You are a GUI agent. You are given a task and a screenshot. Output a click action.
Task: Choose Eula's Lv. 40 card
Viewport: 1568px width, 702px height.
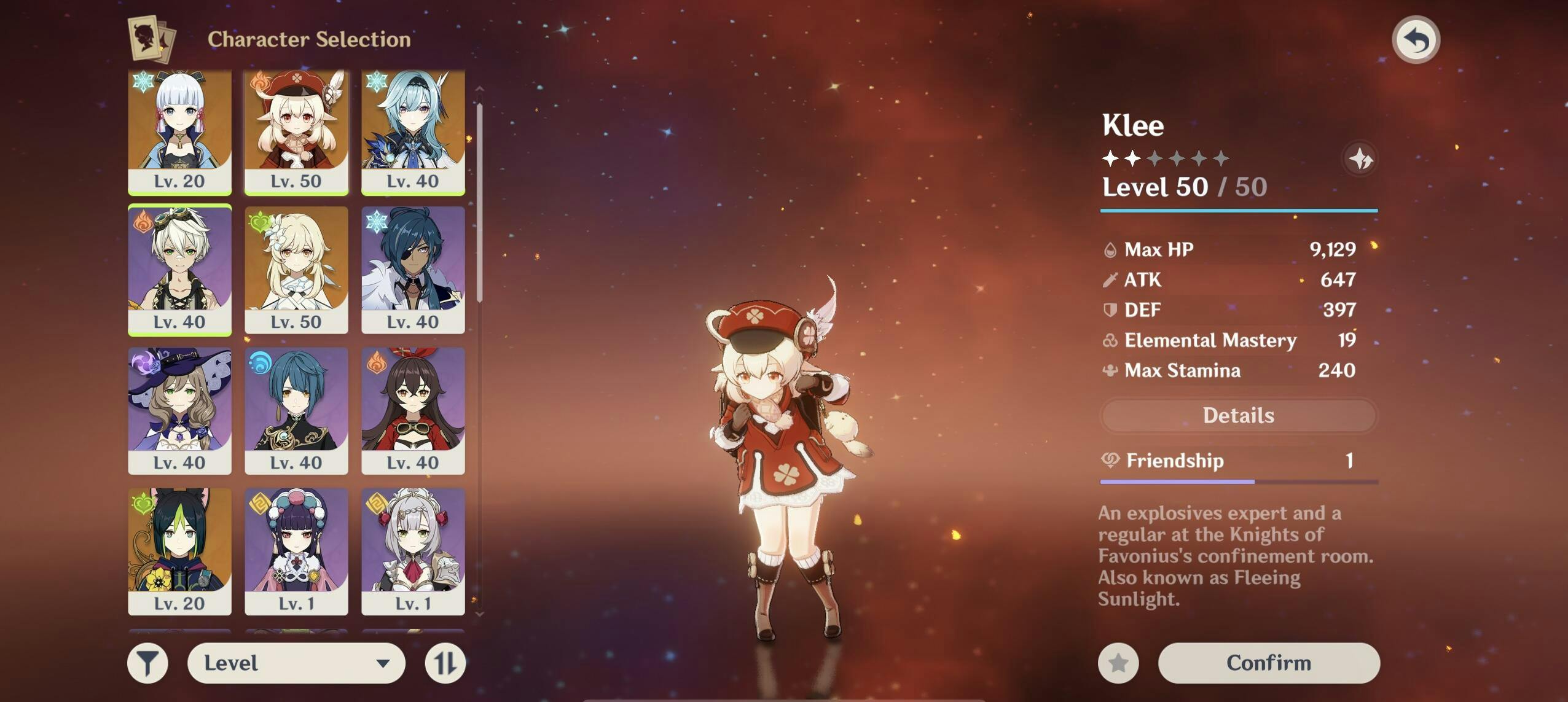[x=413, y=132]
